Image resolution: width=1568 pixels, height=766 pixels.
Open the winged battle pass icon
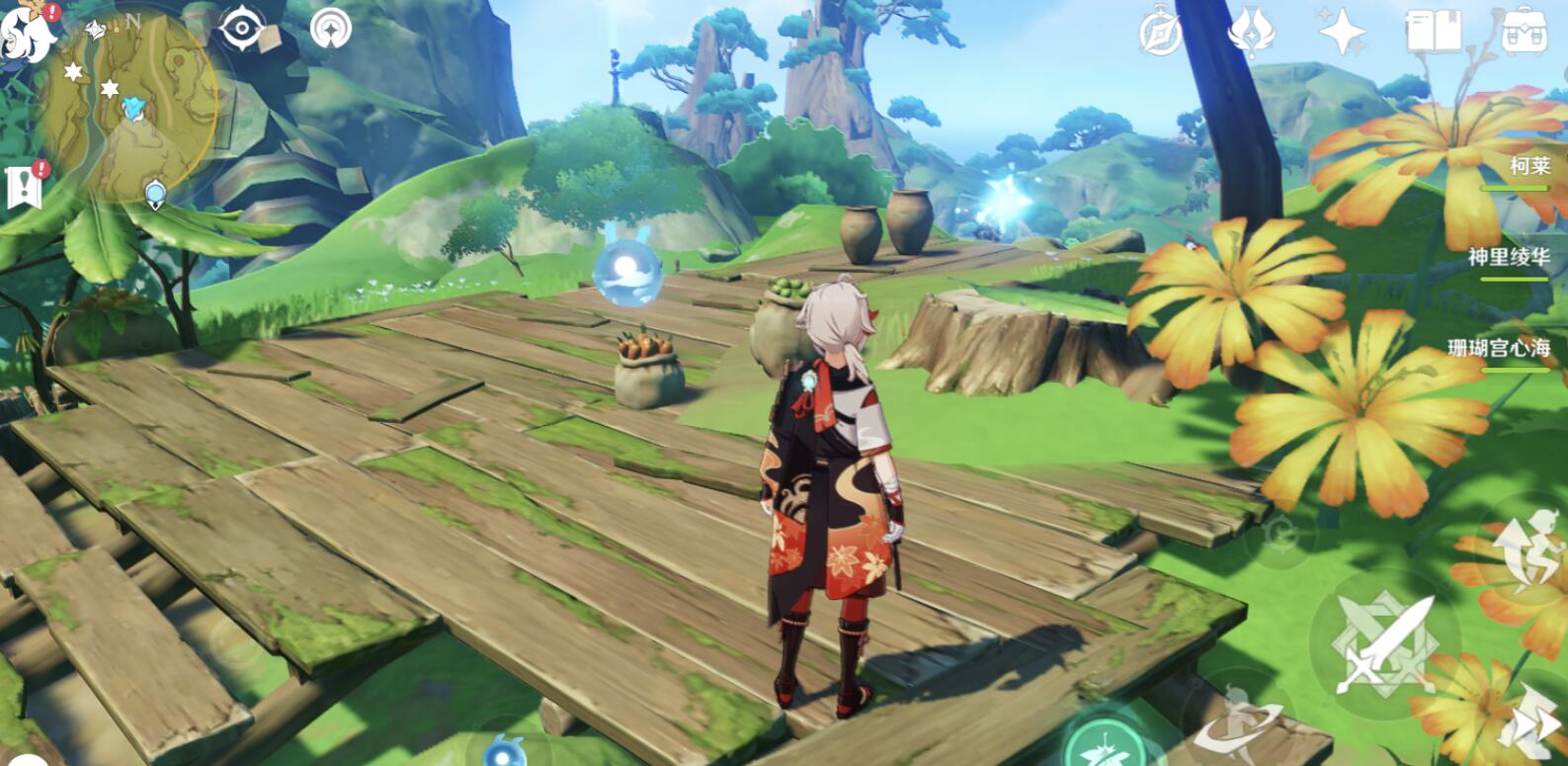(1250, 32)
